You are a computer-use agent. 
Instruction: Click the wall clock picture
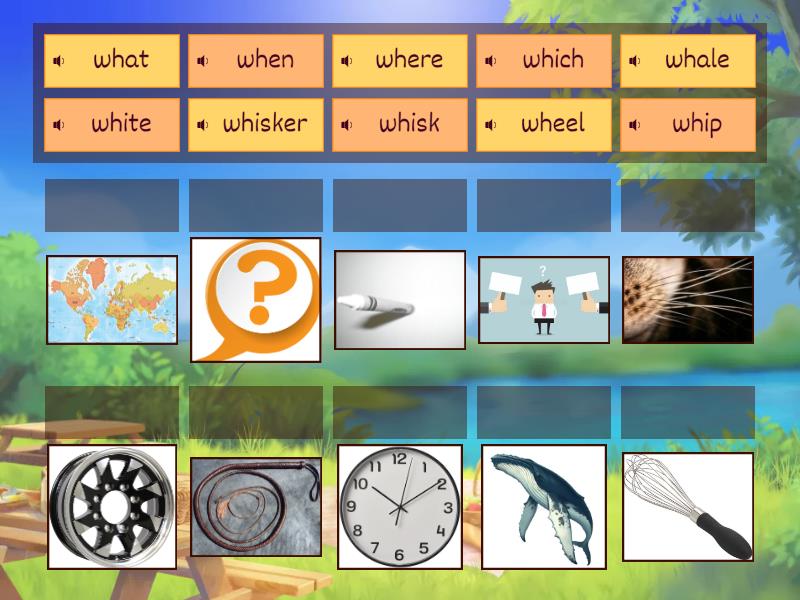coord(400,506)
